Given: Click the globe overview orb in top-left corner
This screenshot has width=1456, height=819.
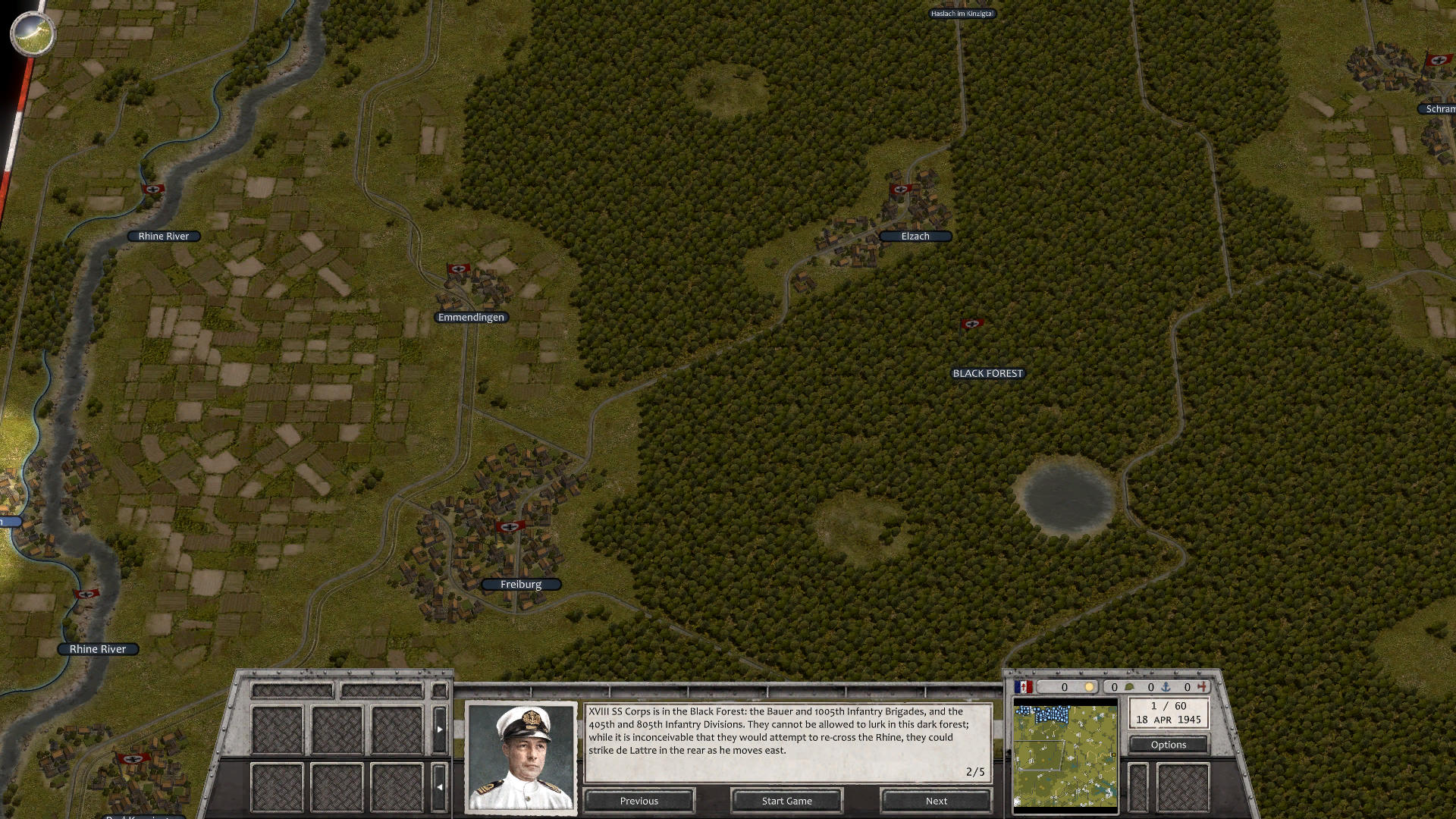Looking at the screenshot, I should pyautogui.click(x=32, y=34).
